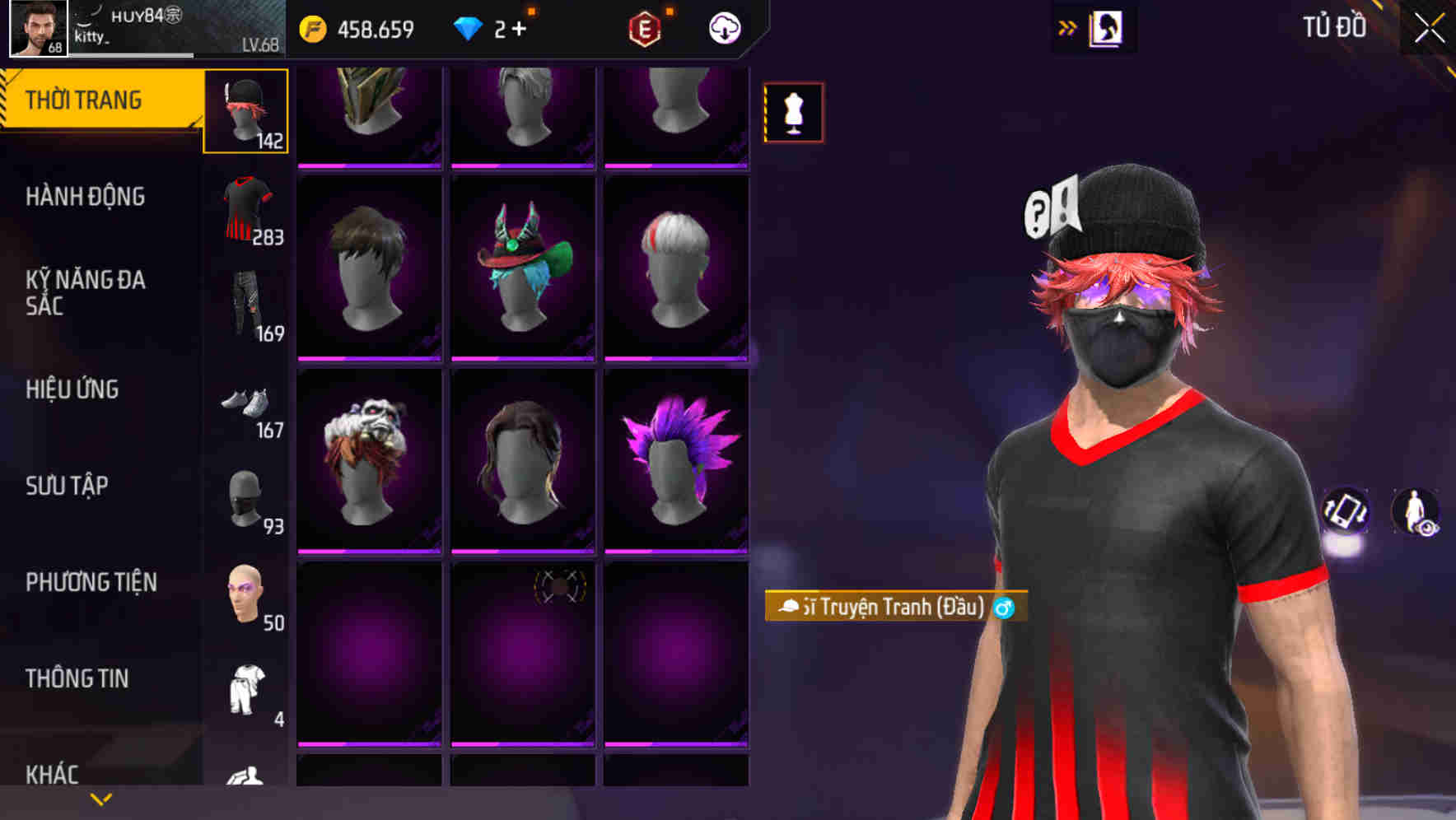Open the cloud download icon in top bar

tap(722, 28)
